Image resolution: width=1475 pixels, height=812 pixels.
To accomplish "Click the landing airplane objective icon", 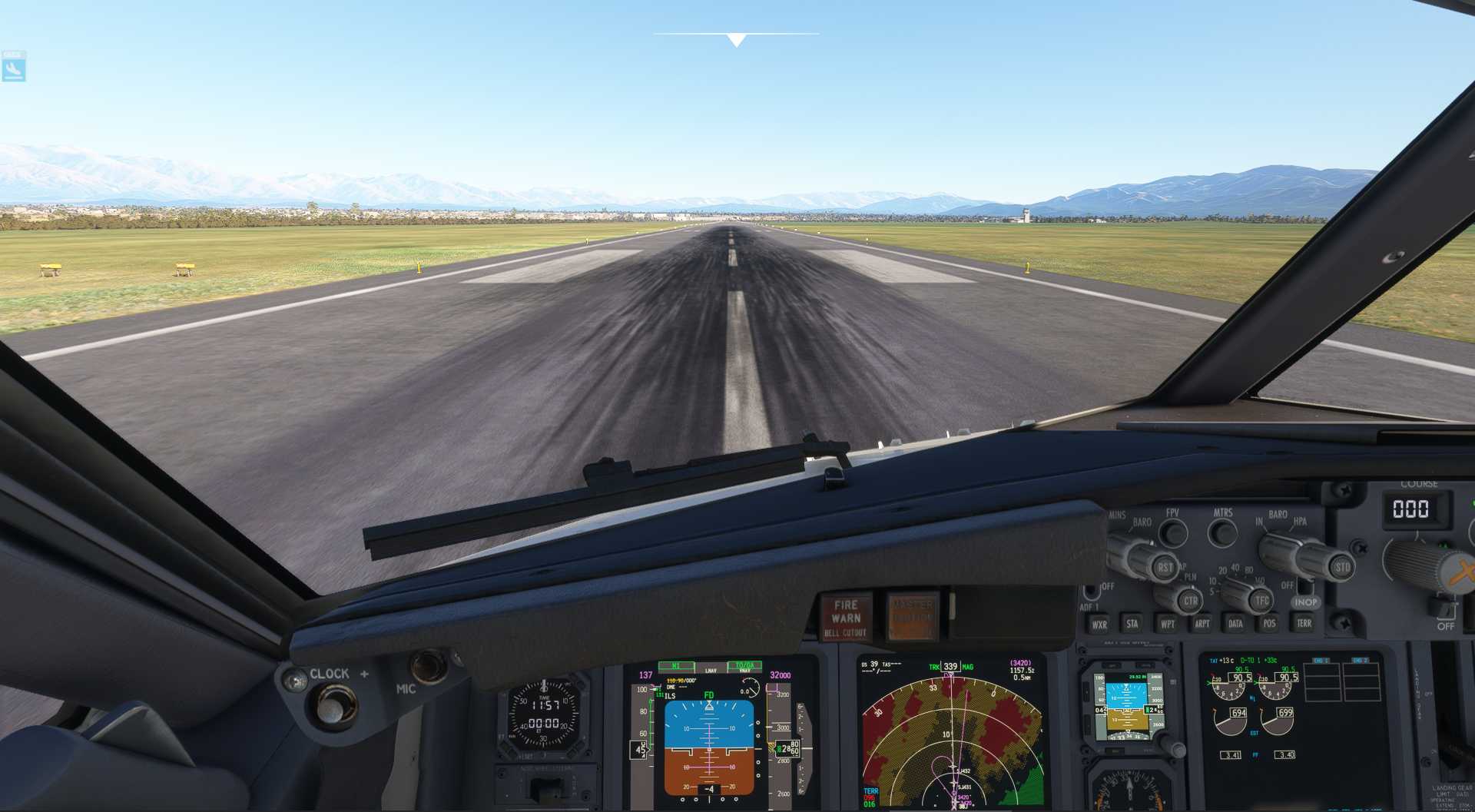I will coord(14,67).
